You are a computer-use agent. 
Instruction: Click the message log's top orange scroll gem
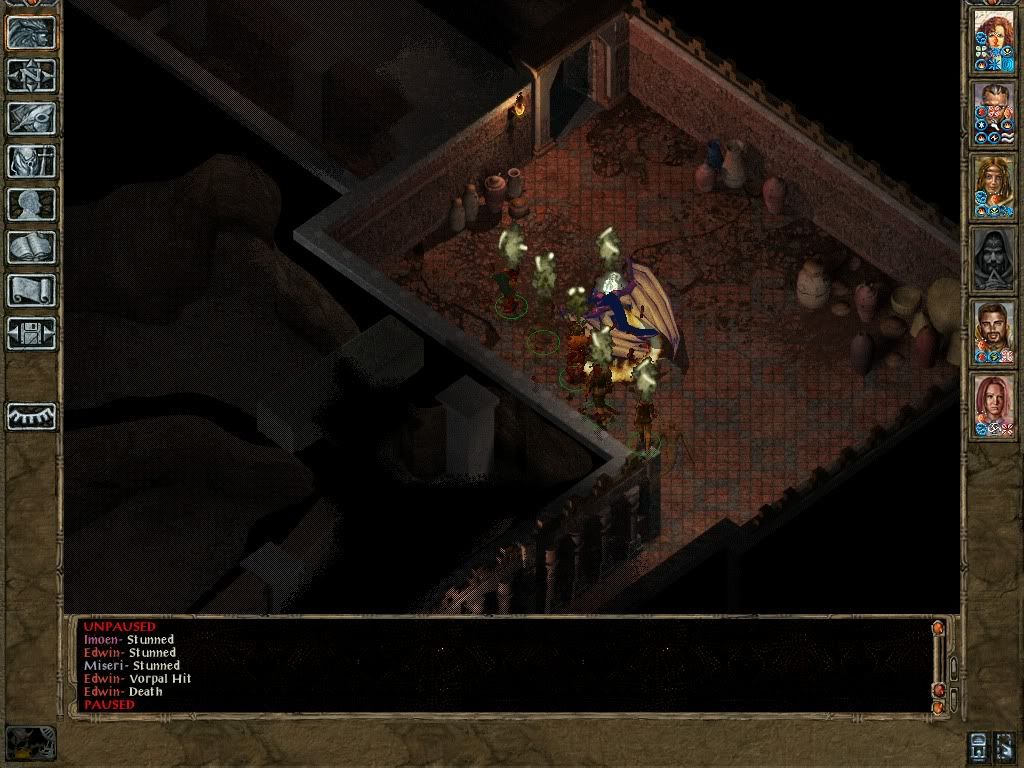click(x=938, y=629)
